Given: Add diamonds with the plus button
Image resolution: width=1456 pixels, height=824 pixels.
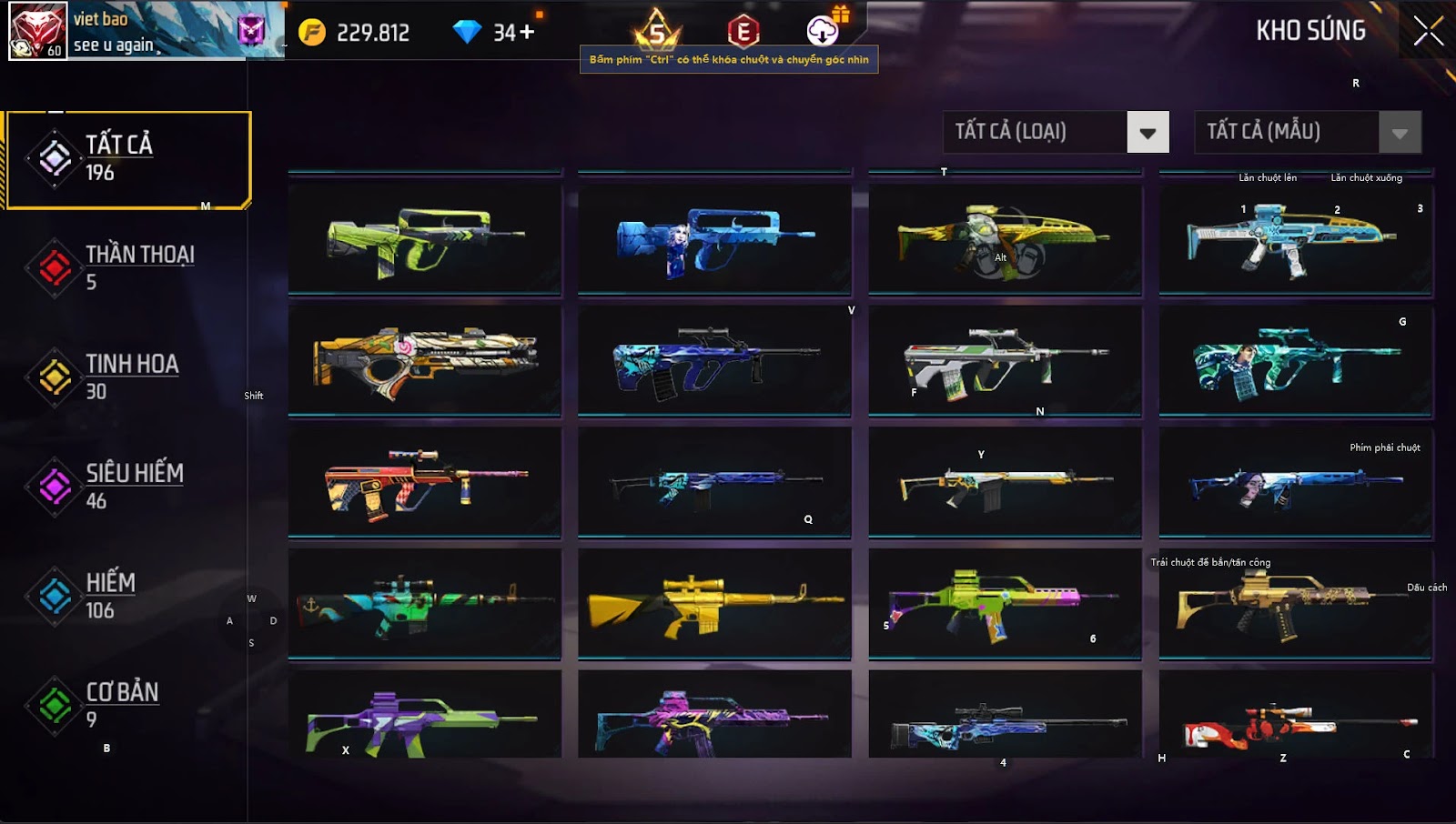Looking at the screenshot, I should [x=527, y=33].
